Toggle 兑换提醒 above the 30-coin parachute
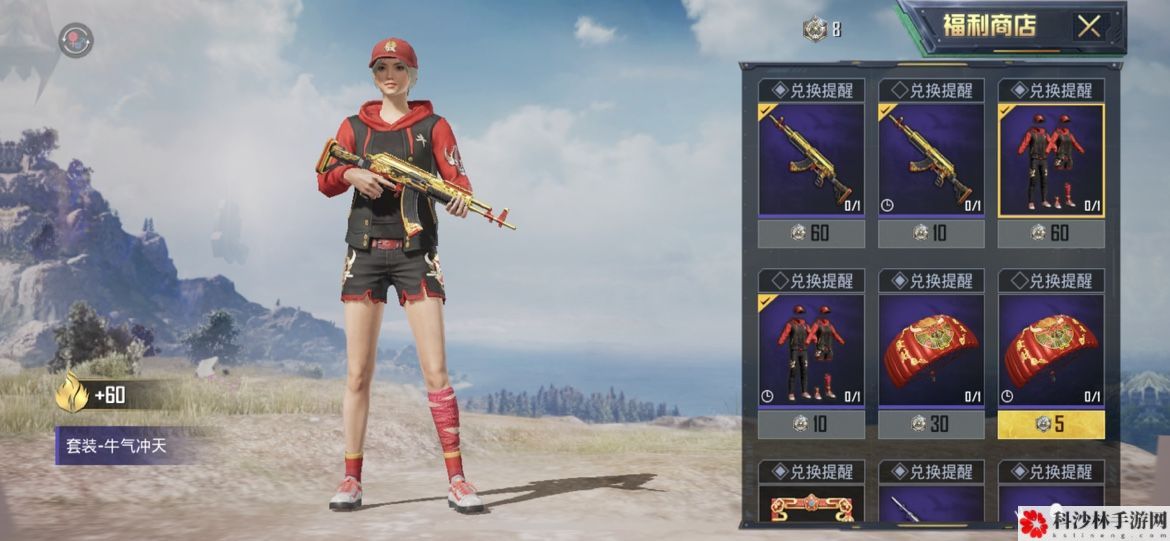The height and width of the screenshot is (541, 1170). click(x=931, y=280)
